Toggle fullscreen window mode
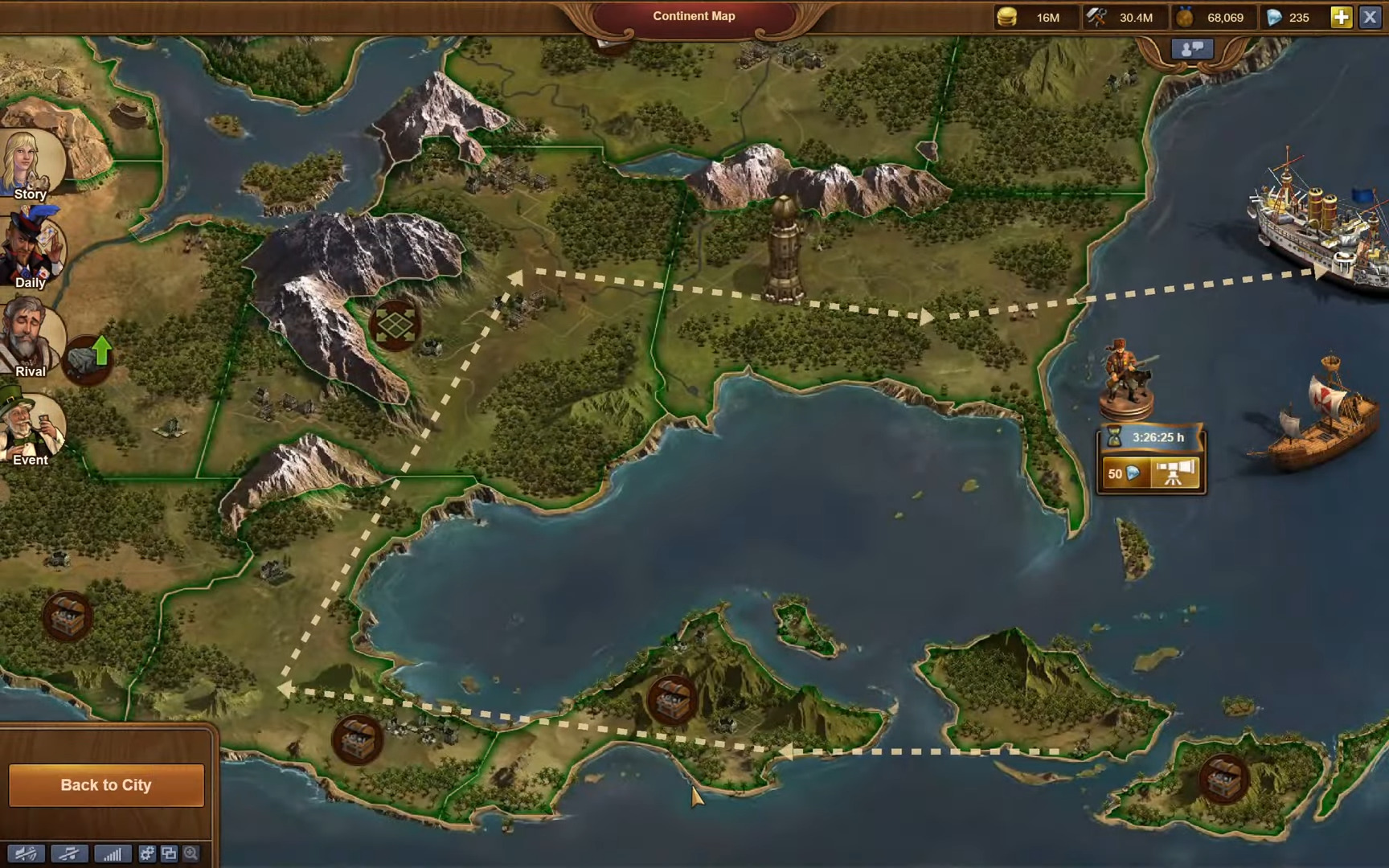 (169, 854)
